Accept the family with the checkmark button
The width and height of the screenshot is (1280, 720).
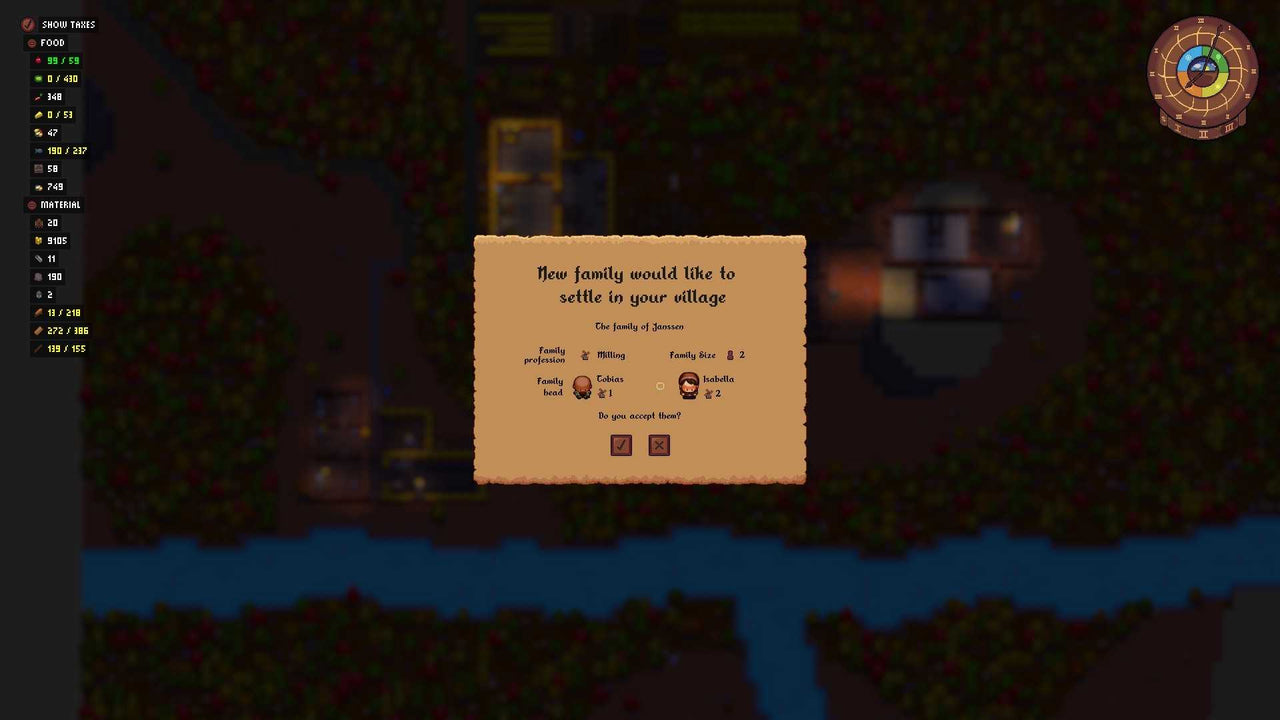coord(621,444)
